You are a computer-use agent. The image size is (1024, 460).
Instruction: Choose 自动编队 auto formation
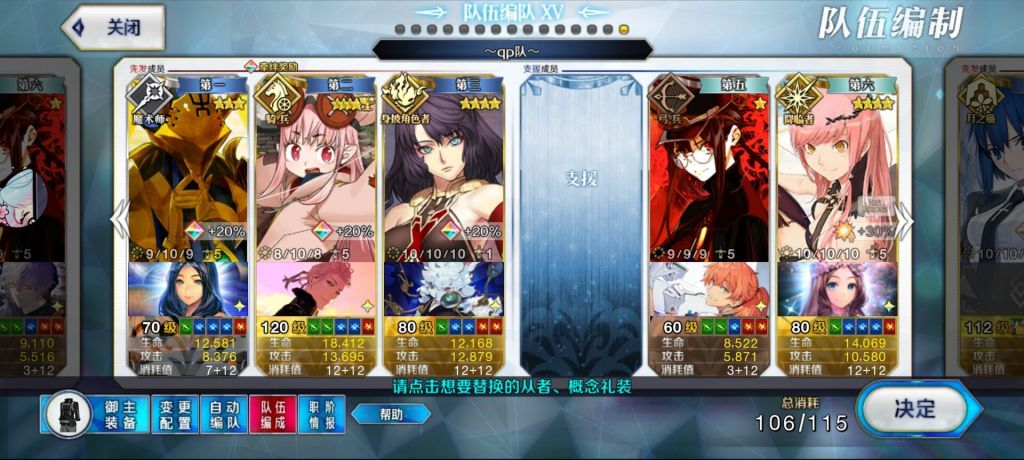point(223,414)
